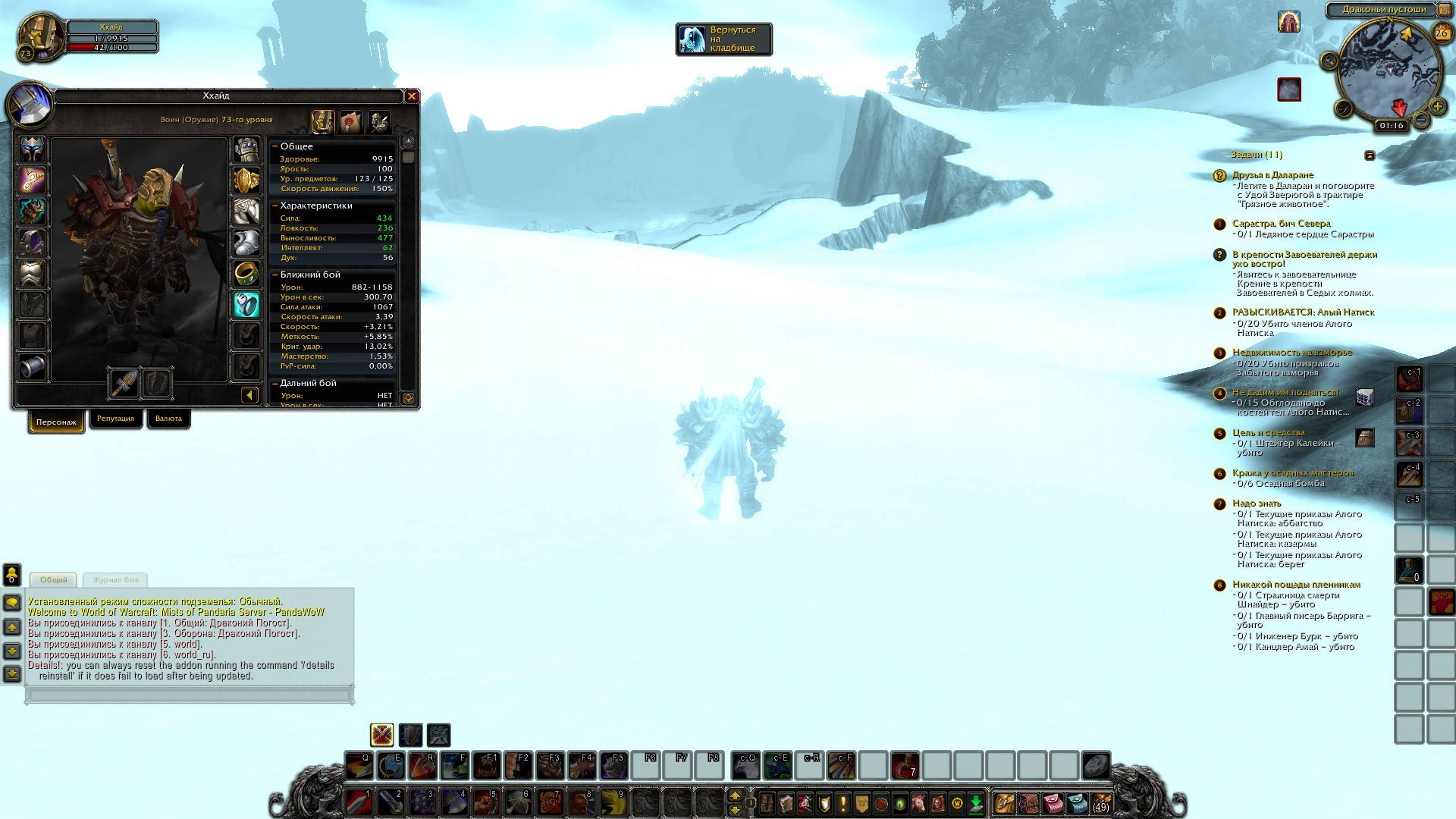The height and width of the screenshot is (819, 1456).
Task: Select the equipped helmet slot
Action: [x=33, y=149]
